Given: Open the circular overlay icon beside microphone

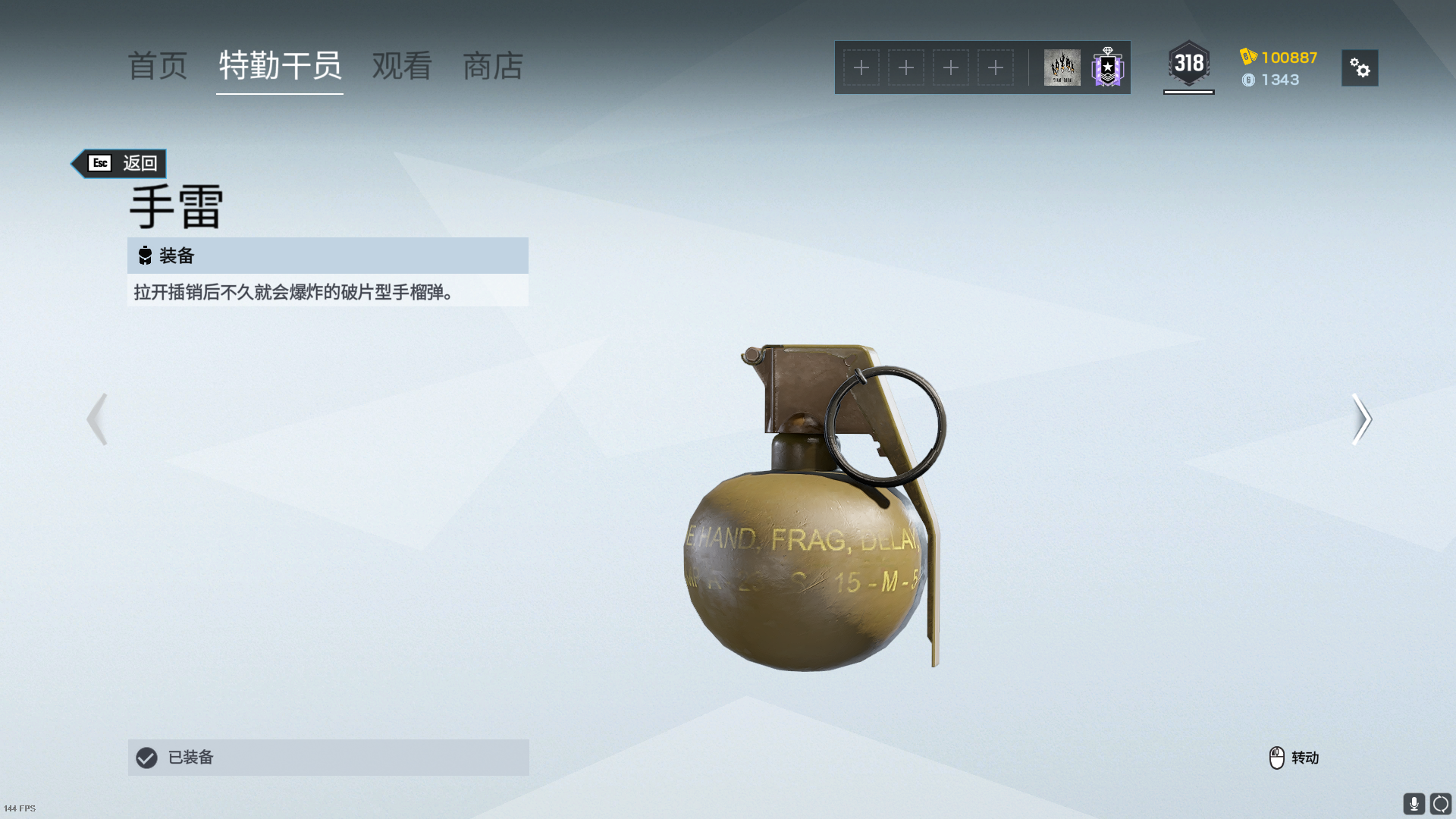Looking at the screenshot, I should pyautogui.click(x=1440, y=803).
